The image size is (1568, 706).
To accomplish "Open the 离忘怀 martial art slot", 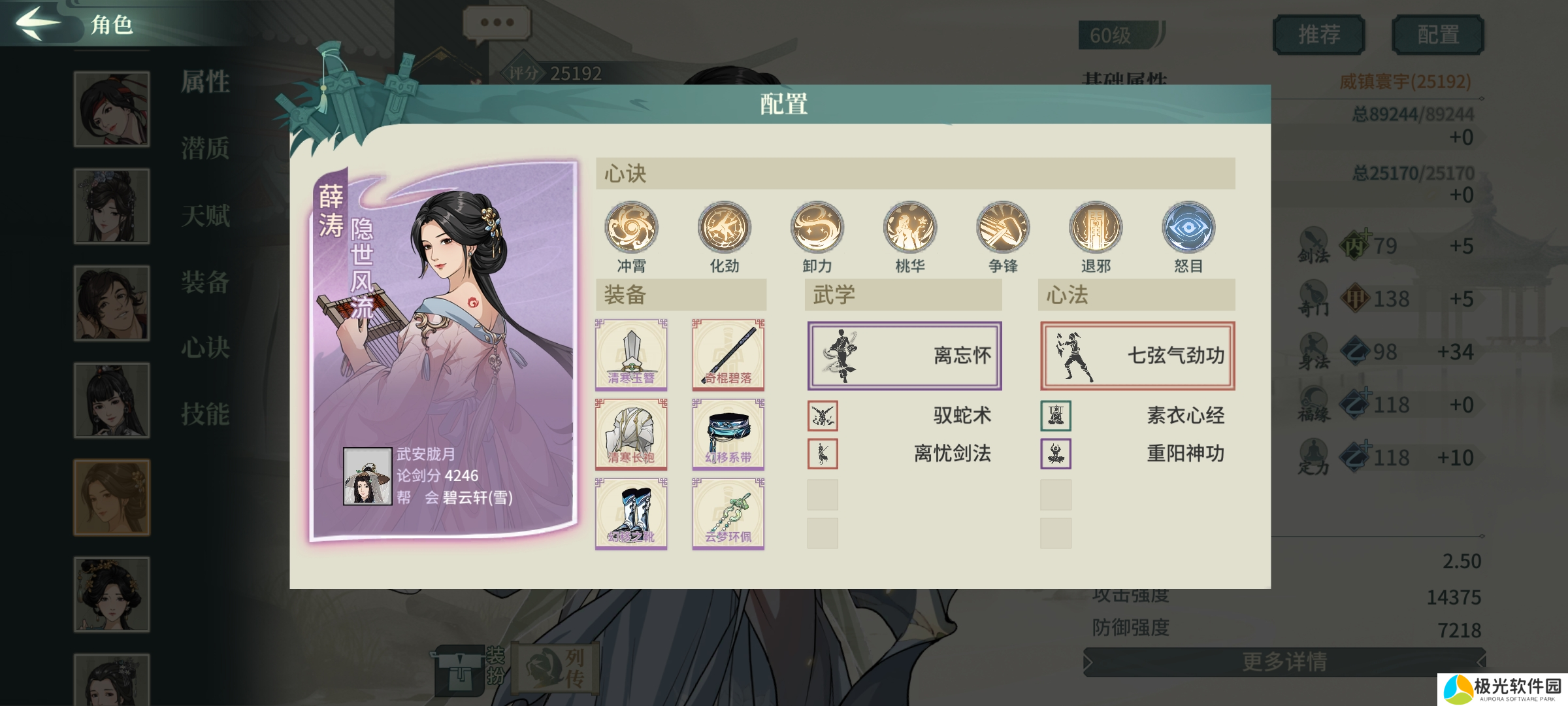I will coord(904,354).
